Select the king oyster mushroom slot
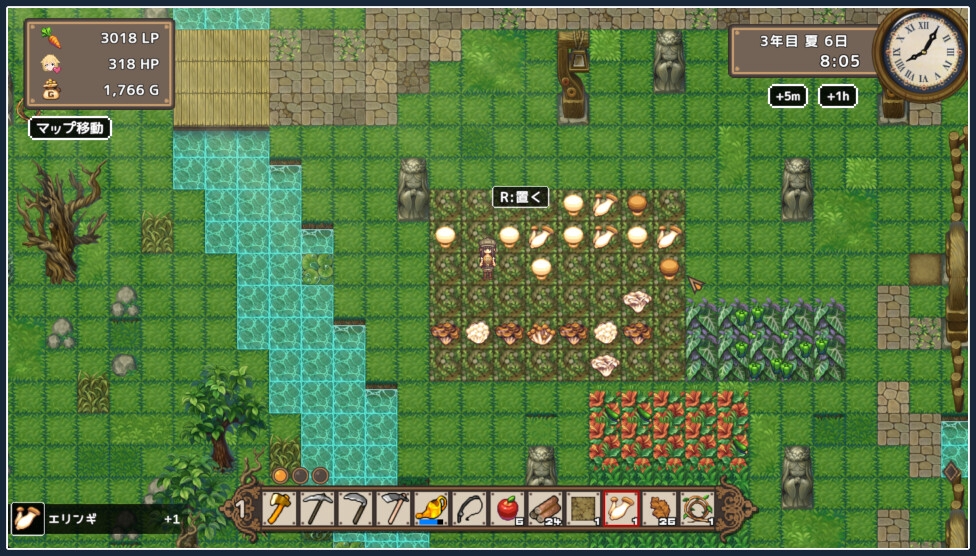 pos(621,509)
